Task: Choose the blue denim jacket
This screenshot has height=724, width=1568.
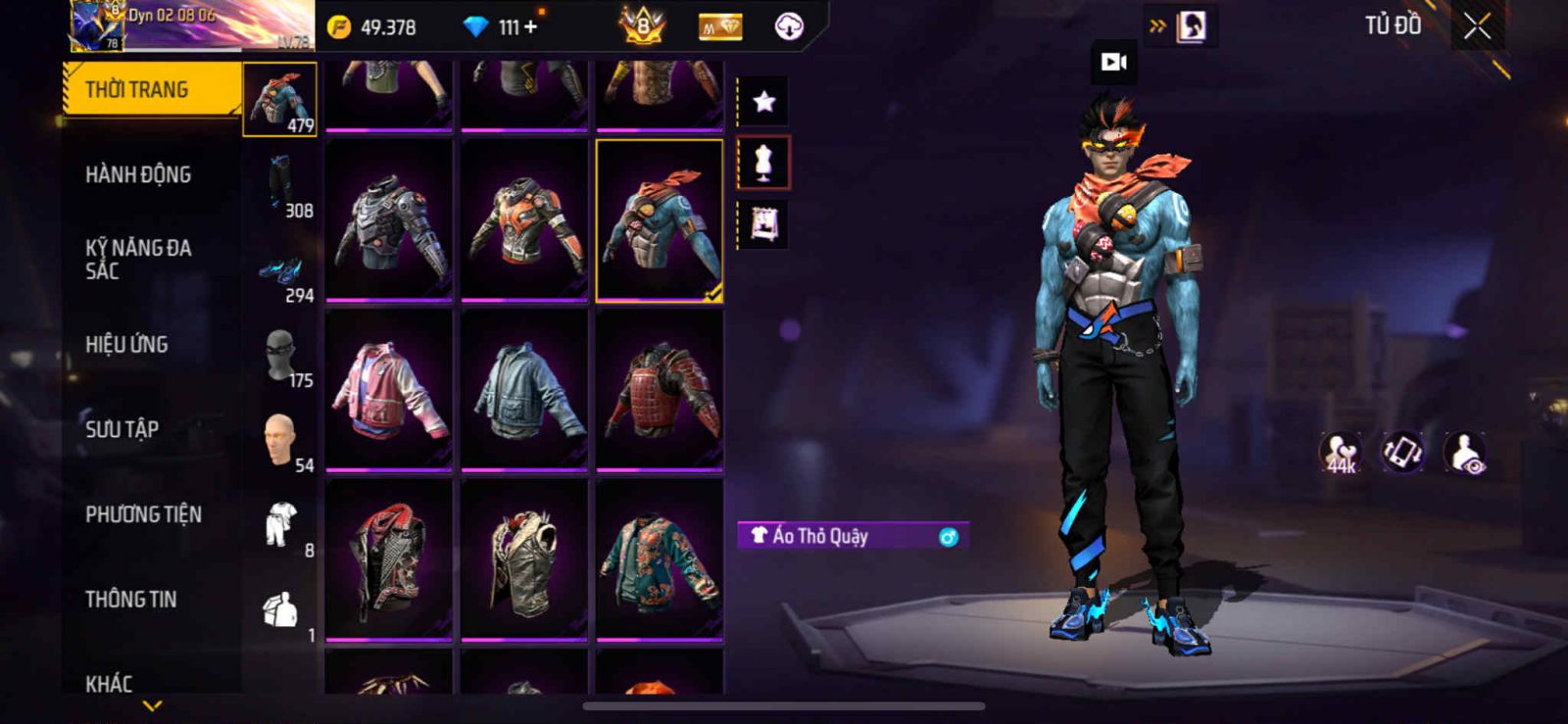Action: pyautogui.click(x=524, y=389)
